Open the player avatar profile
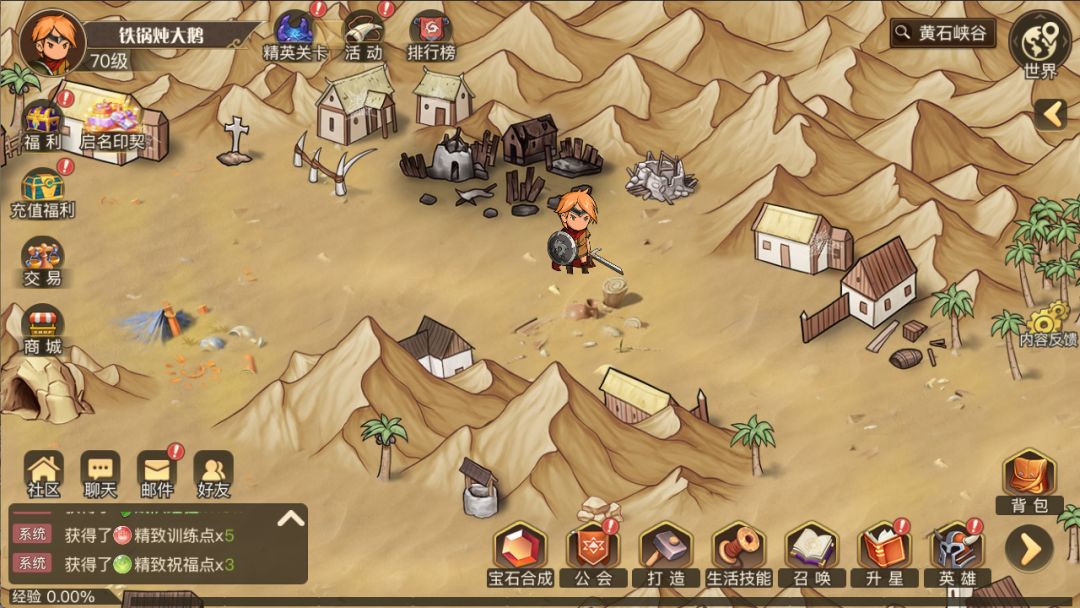Viewport: 1080px width, 608px height. [x=52, y=42]
